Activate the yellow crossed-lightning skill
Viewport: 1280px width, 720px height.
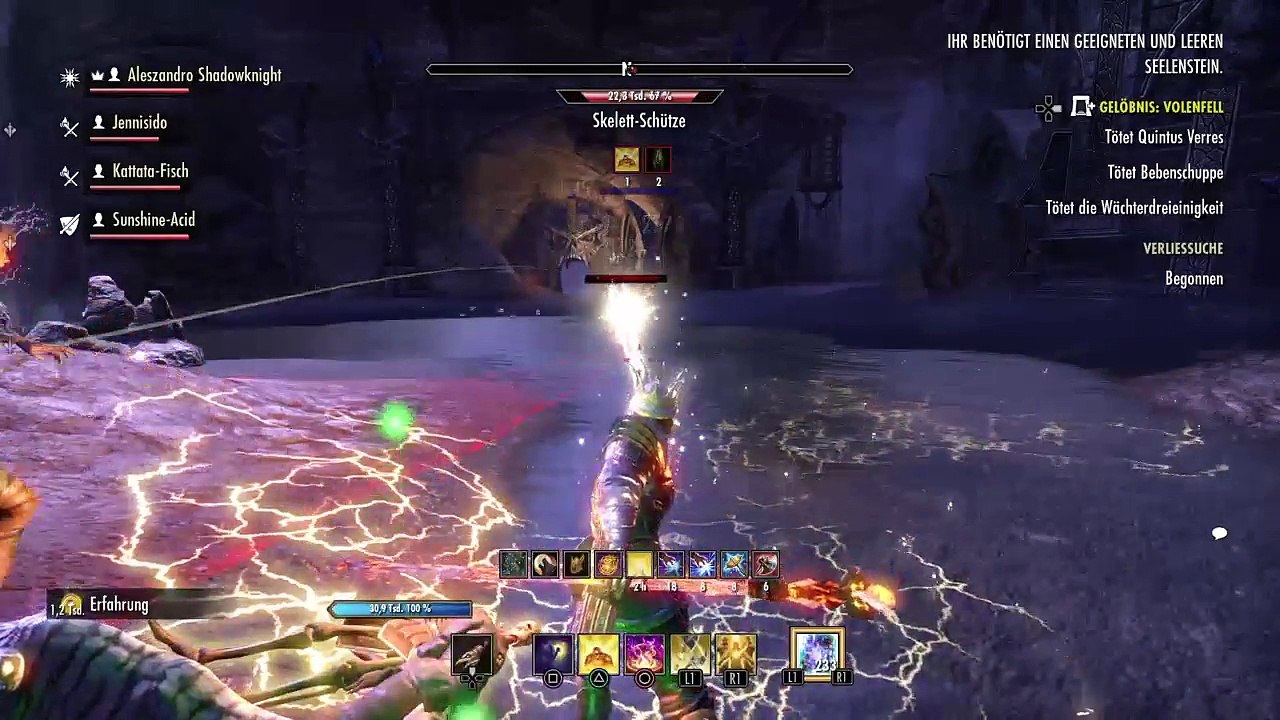click(x=690, y=653)
